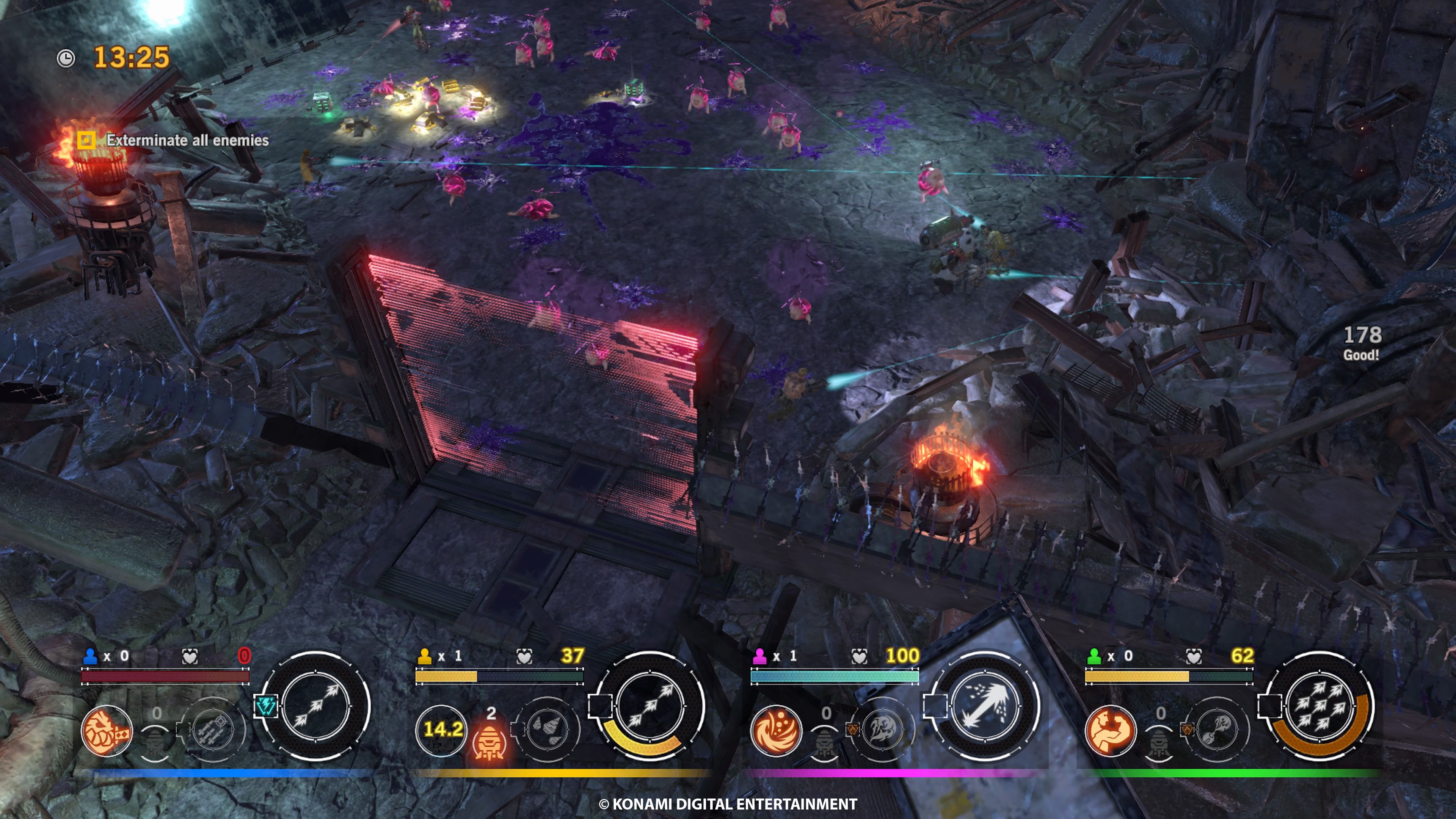Activate magenta player's fiery swirl skill
Screen dimensions: 1456x819
[776, 730]
